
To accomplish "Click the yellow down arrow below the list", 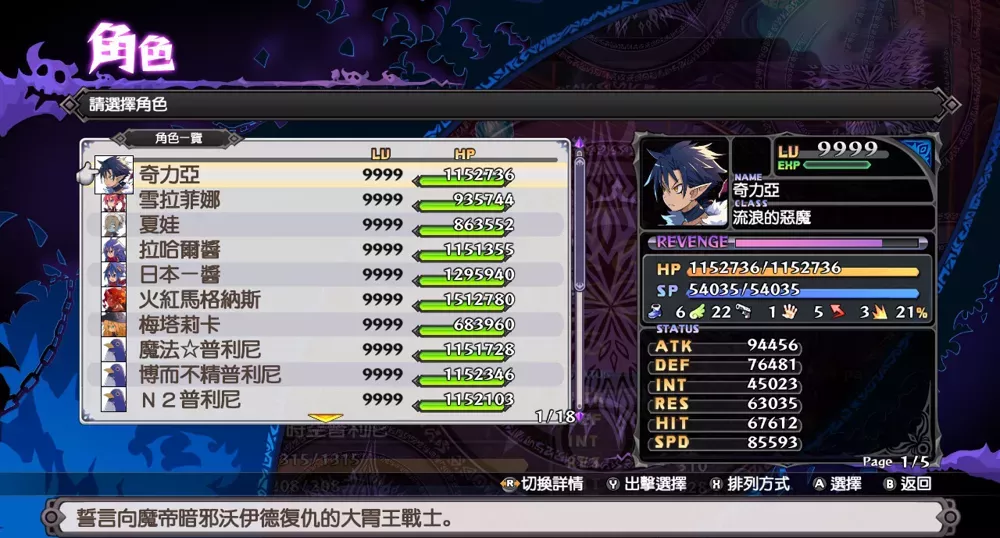I will click(x=325, y=417).
